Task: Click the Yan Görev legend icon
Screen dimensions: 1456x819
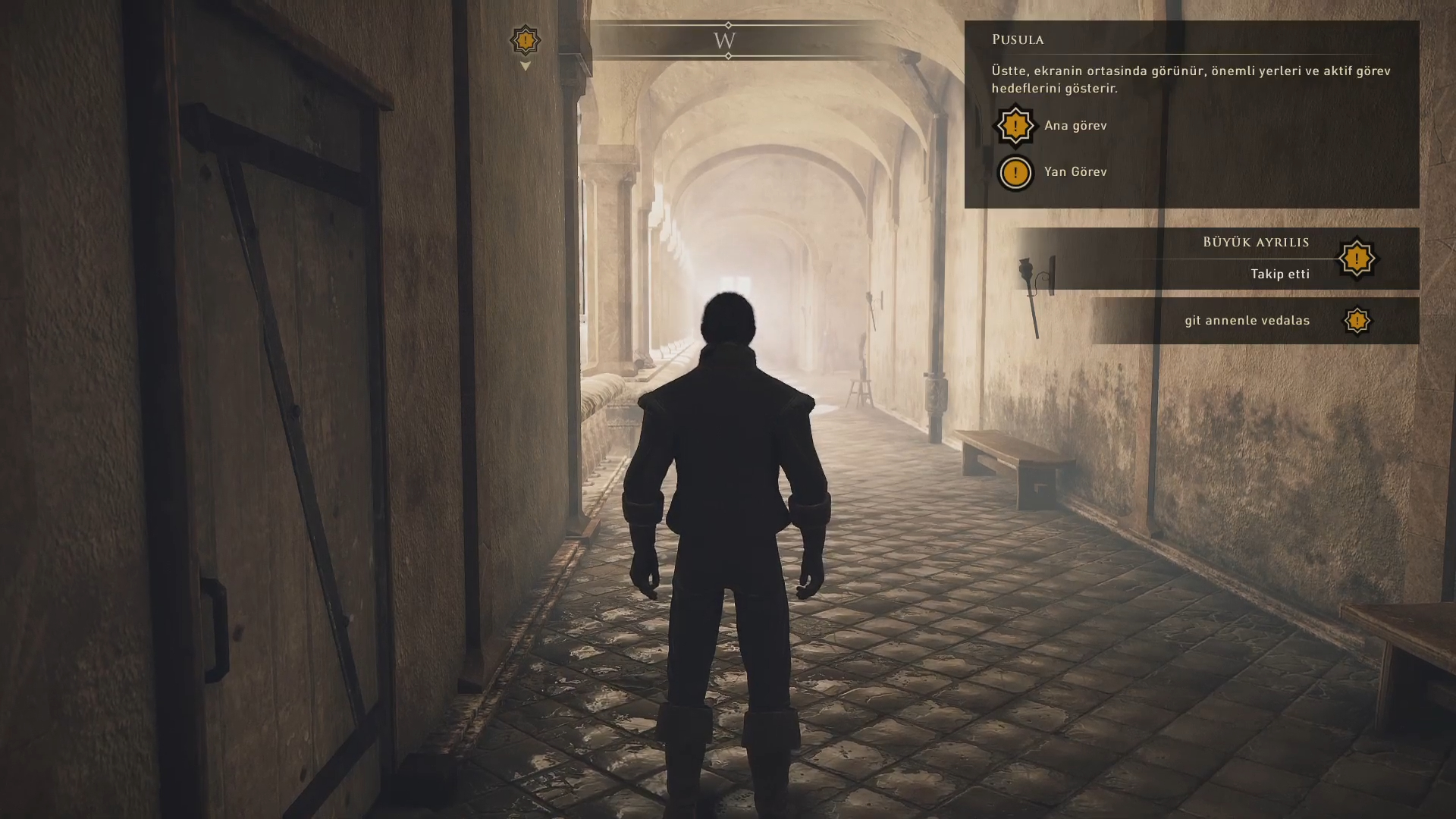Action: (x=1015, y=173)
